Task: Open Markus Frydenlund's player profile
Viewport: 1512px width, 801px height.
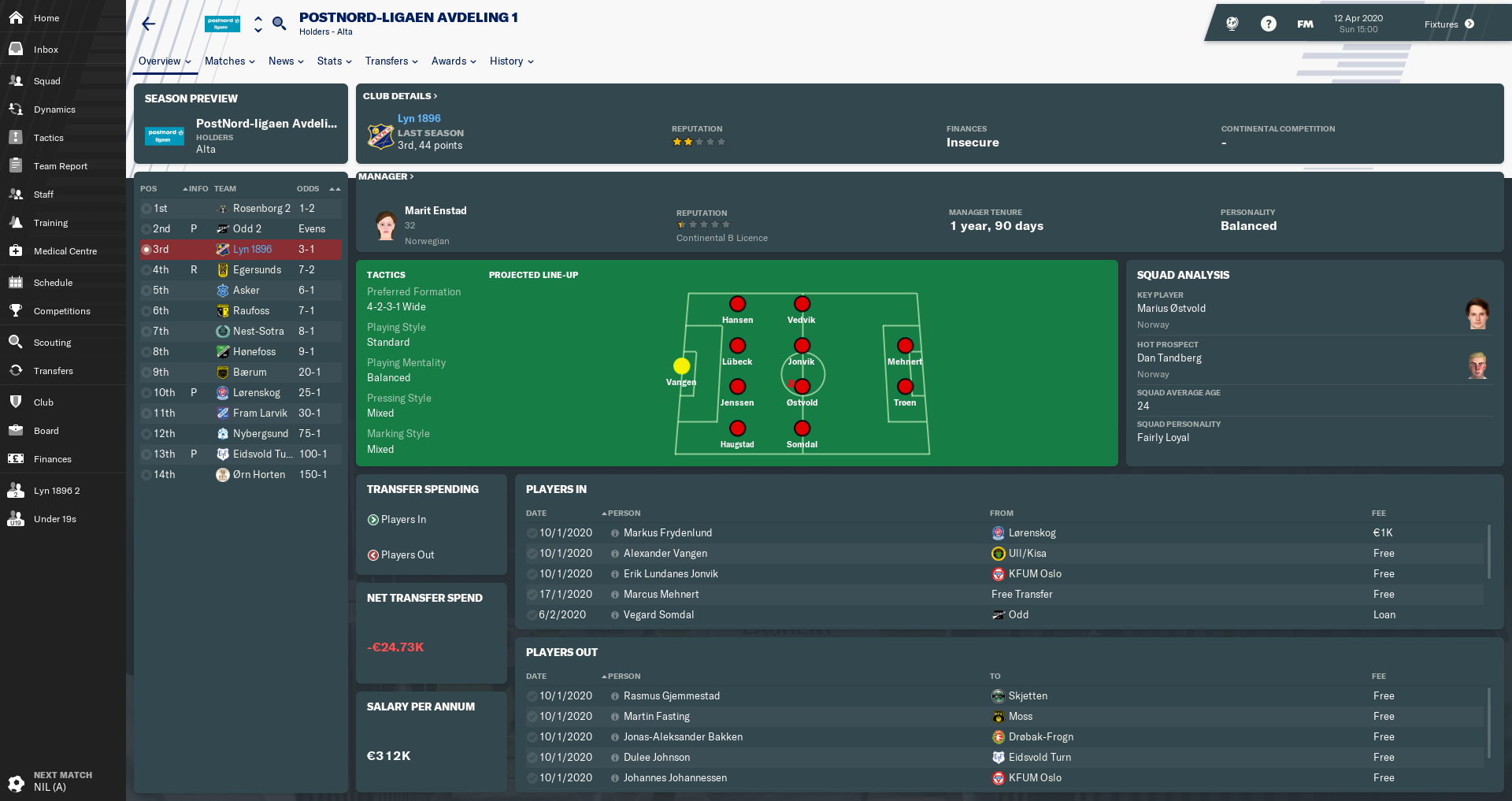Action: (x=667, y=533)
